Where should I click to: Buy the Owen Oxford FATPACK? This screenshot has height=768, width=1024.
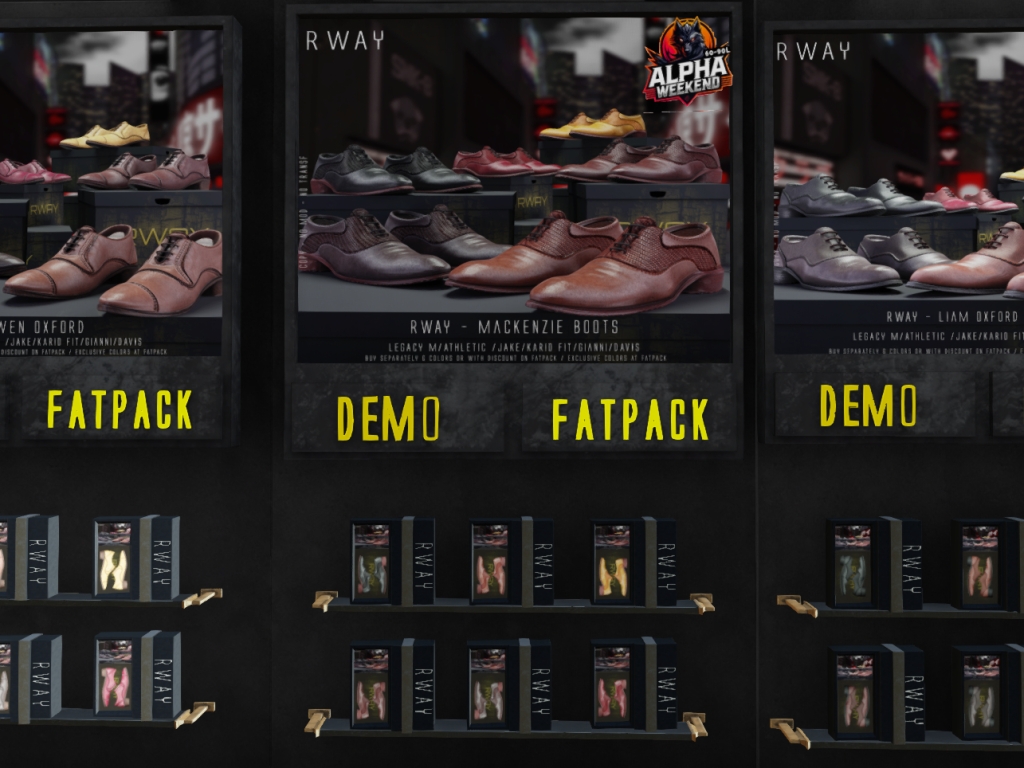(120, 409)
